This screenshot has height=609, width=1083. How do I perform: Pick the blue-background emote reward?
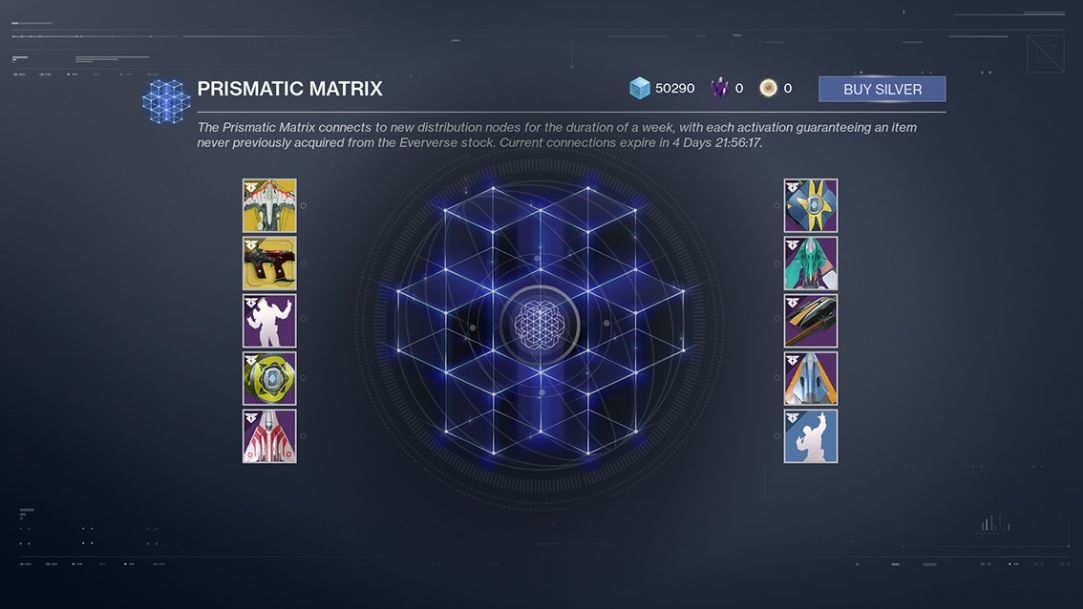(x=811, y=436)
